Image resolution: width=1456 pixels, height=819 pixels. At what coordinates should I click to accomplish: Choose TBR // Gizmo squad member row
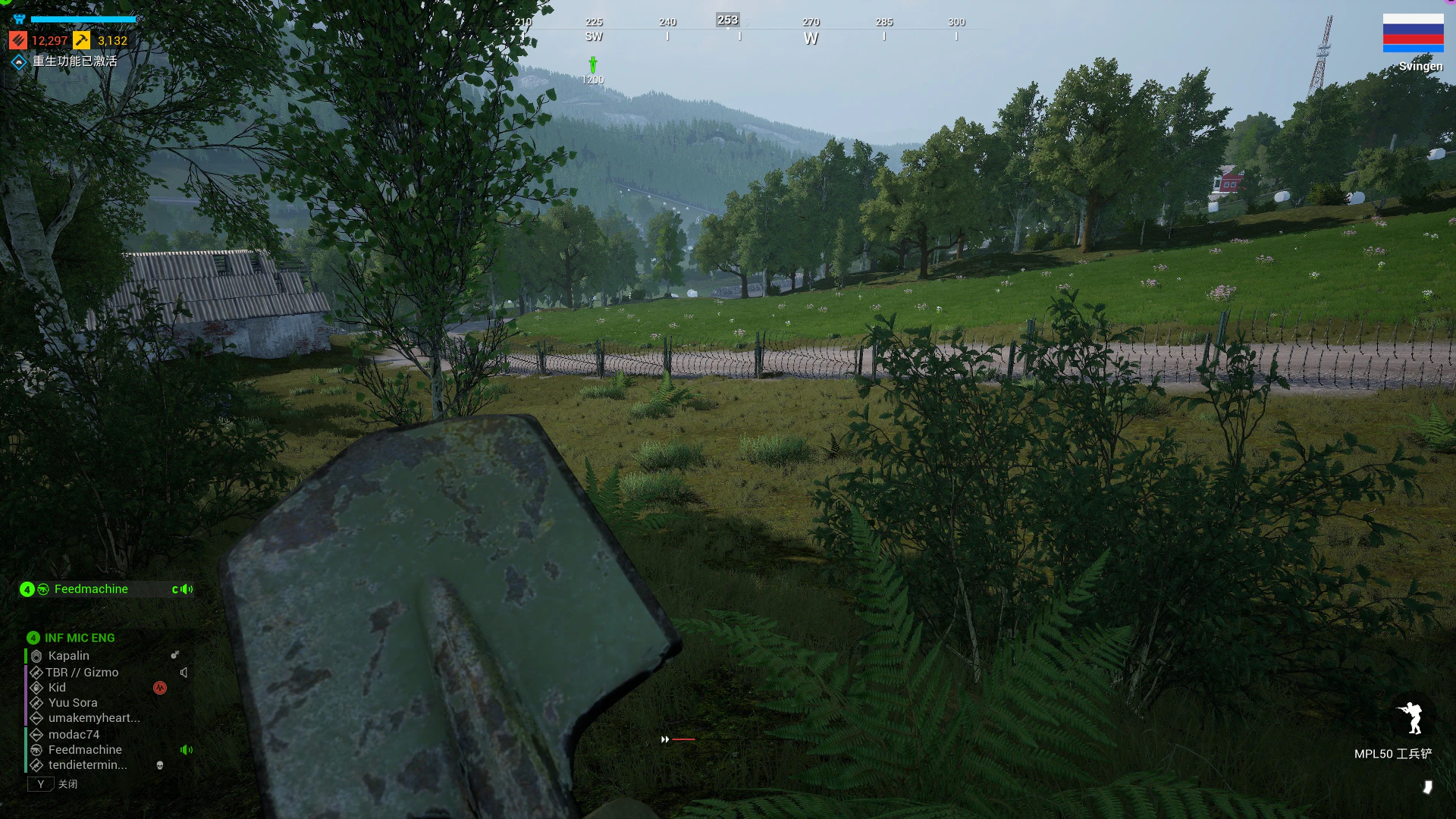tap(82, 673)
